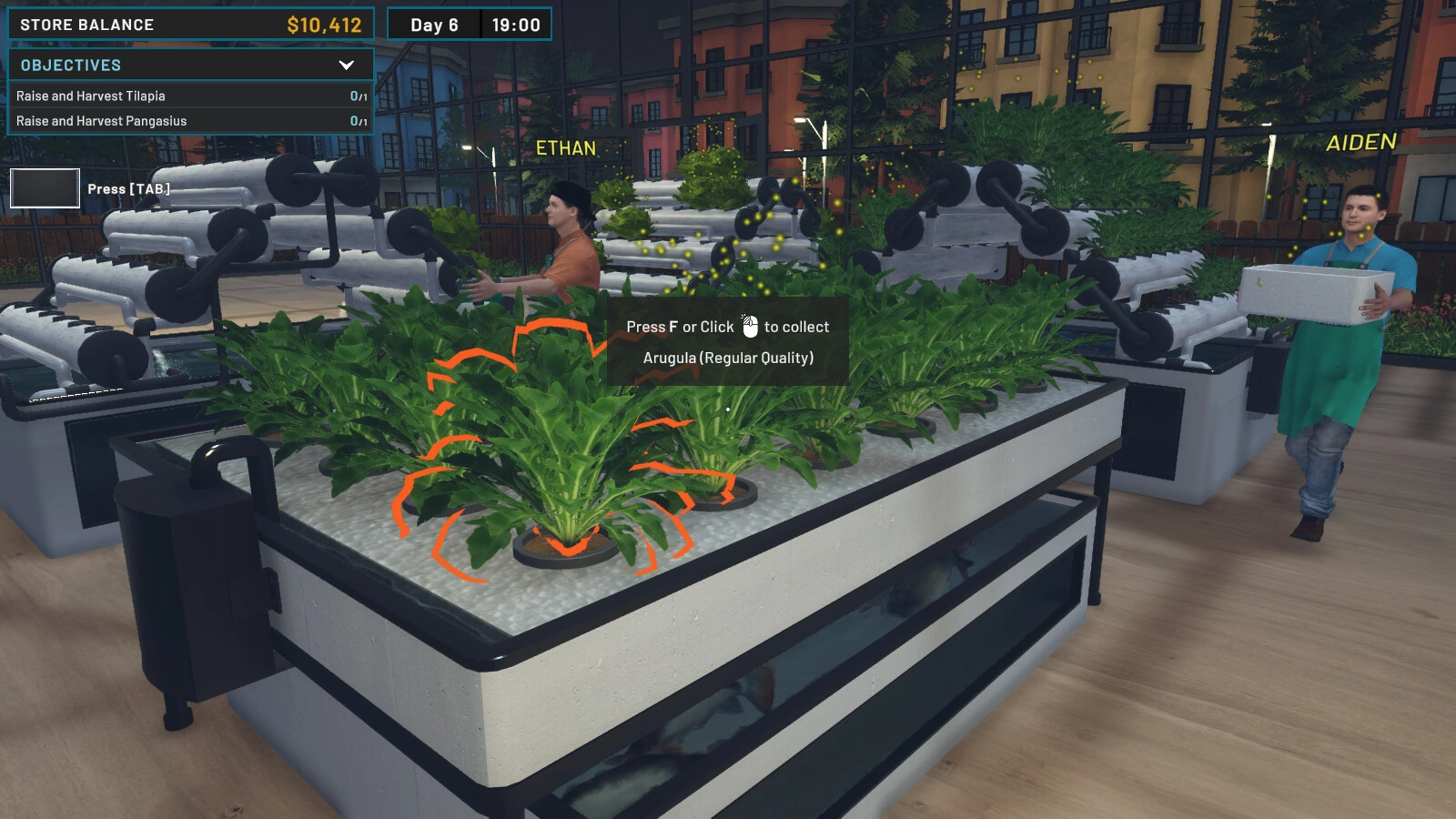Click the minimap preview box near Press TAB
The image size is (1456, 819).
[44, 188]
